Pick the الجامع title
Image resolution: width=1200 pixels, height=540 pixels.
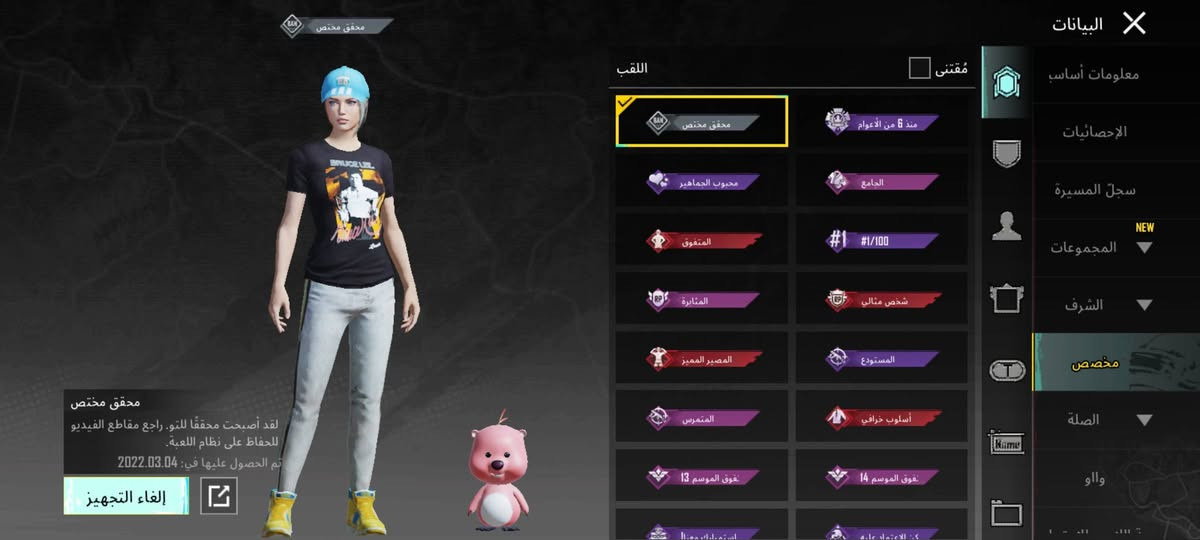click(x=883, y=182)
